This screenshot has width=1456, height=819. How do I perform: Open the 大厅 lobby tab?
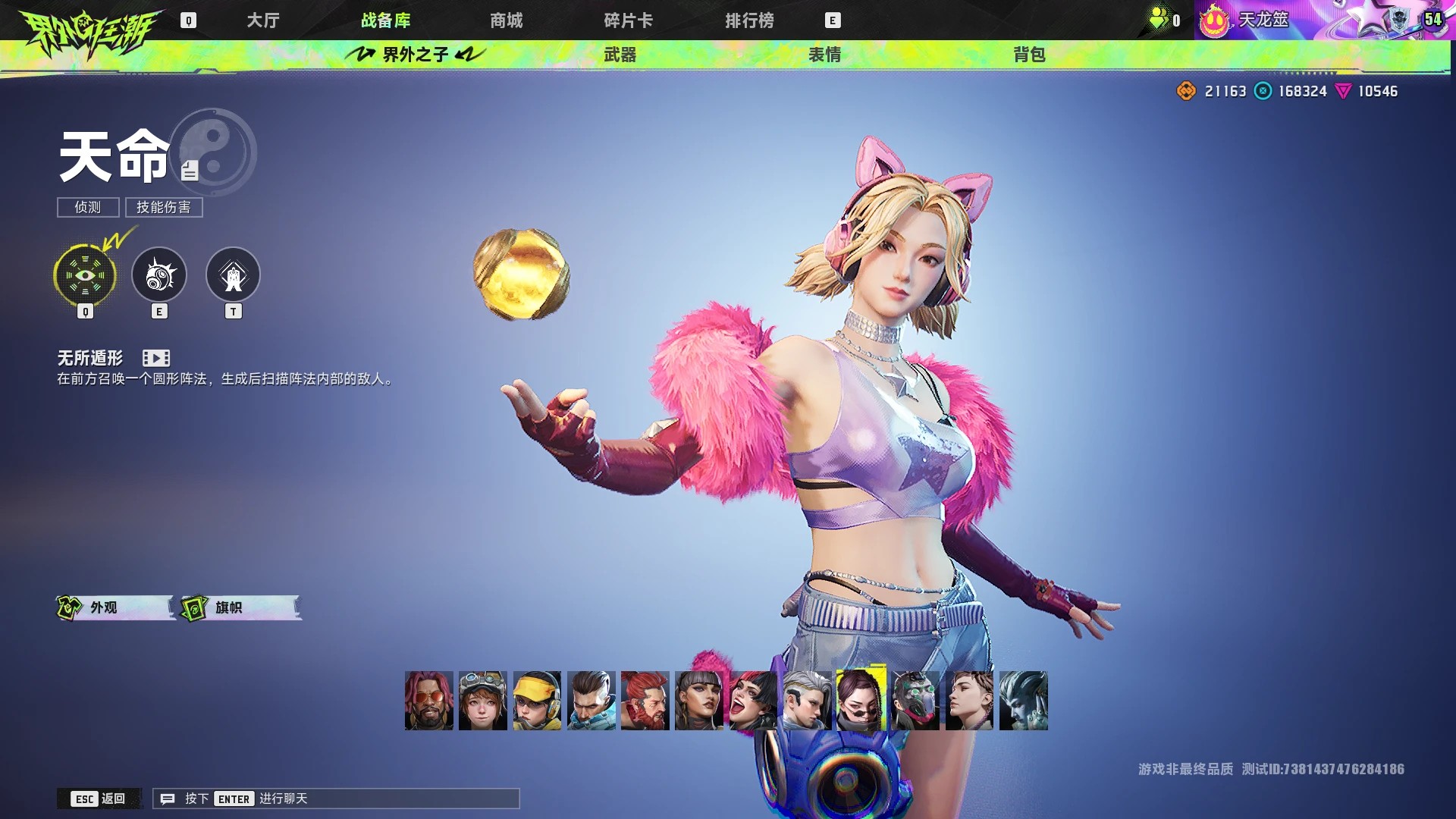(263, 20)
